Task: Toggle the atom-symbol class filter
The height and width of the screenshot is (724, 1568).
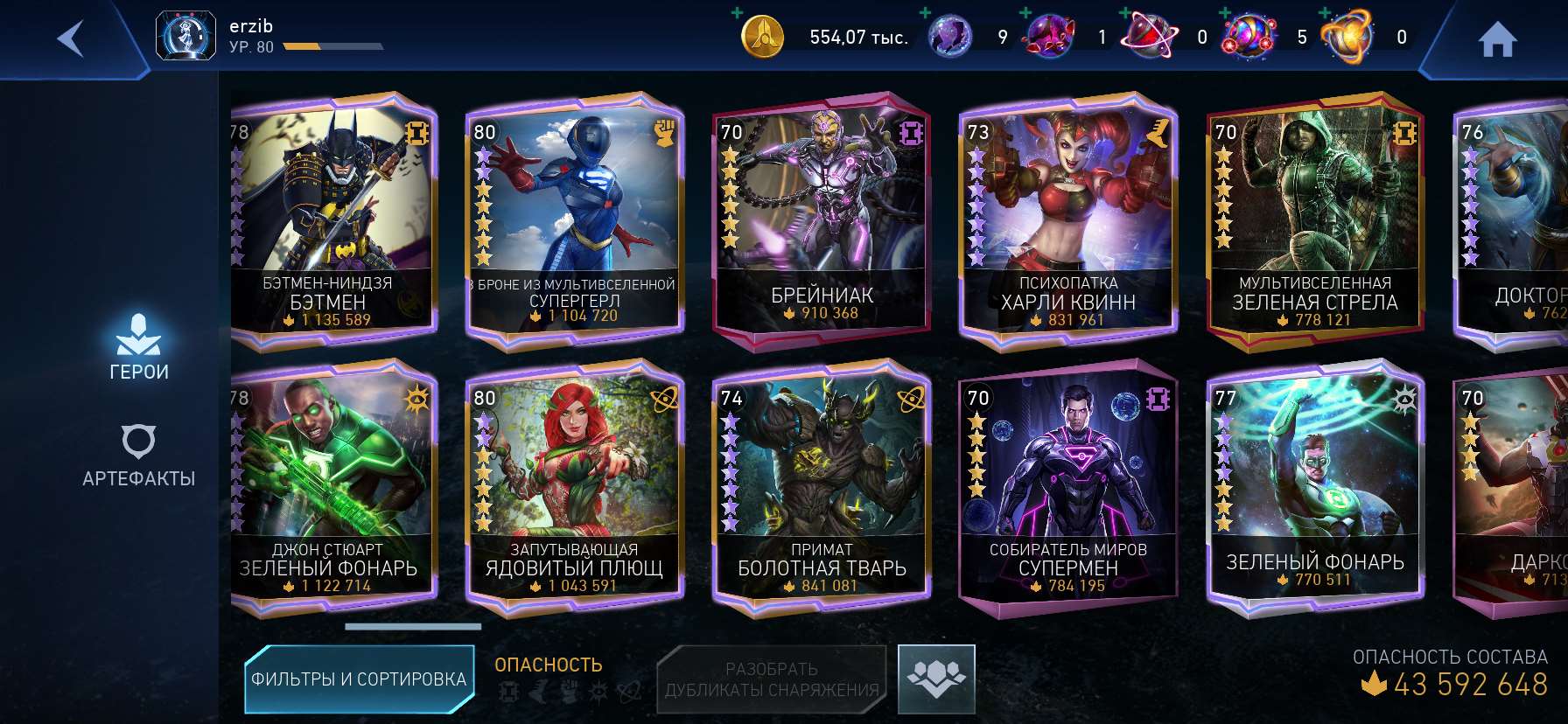Action: pyautogui.click(x=630, y=691)
